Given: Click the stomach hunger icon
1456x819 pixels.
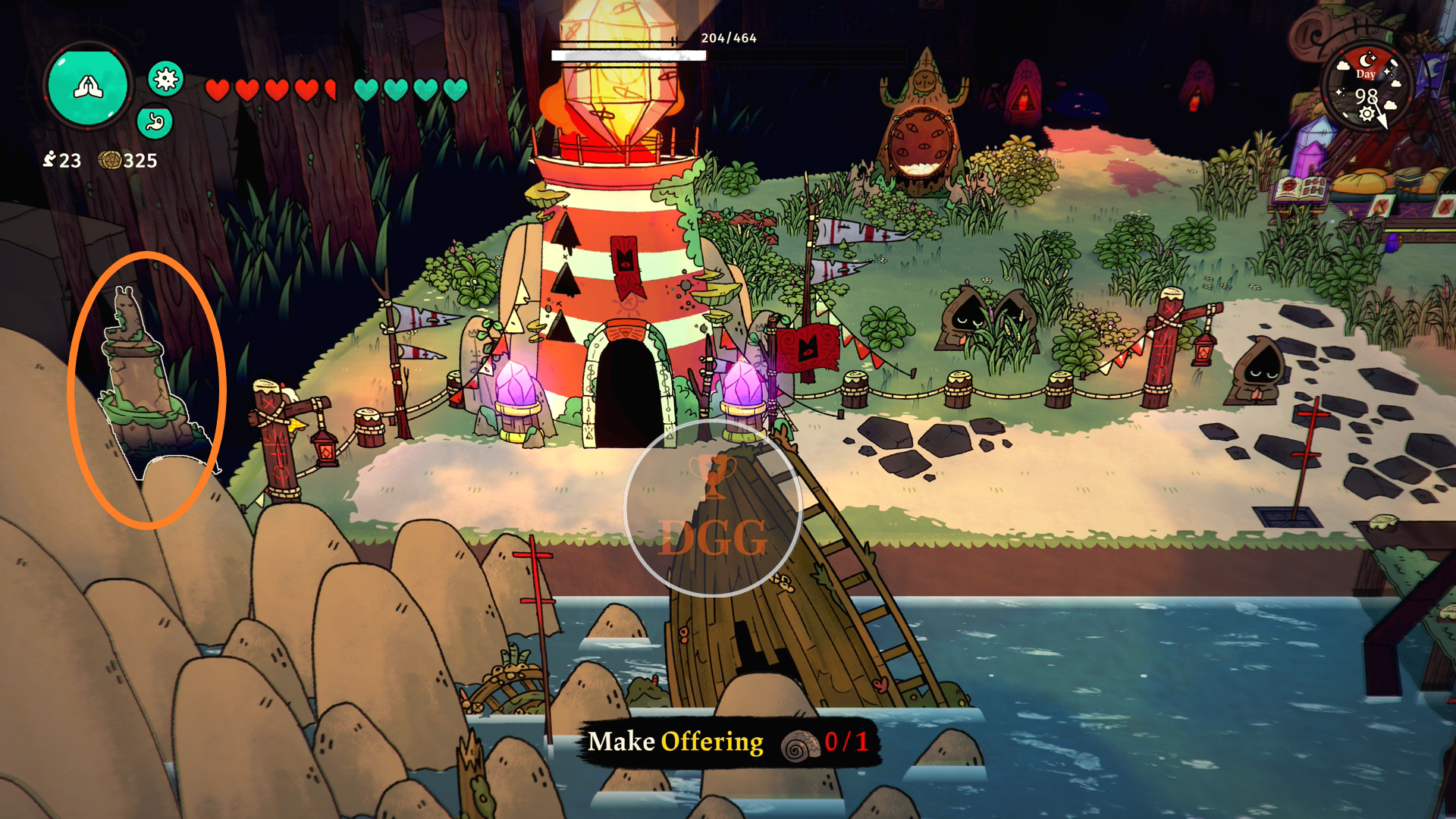Looking at the screenshot, I should point(155,122).
